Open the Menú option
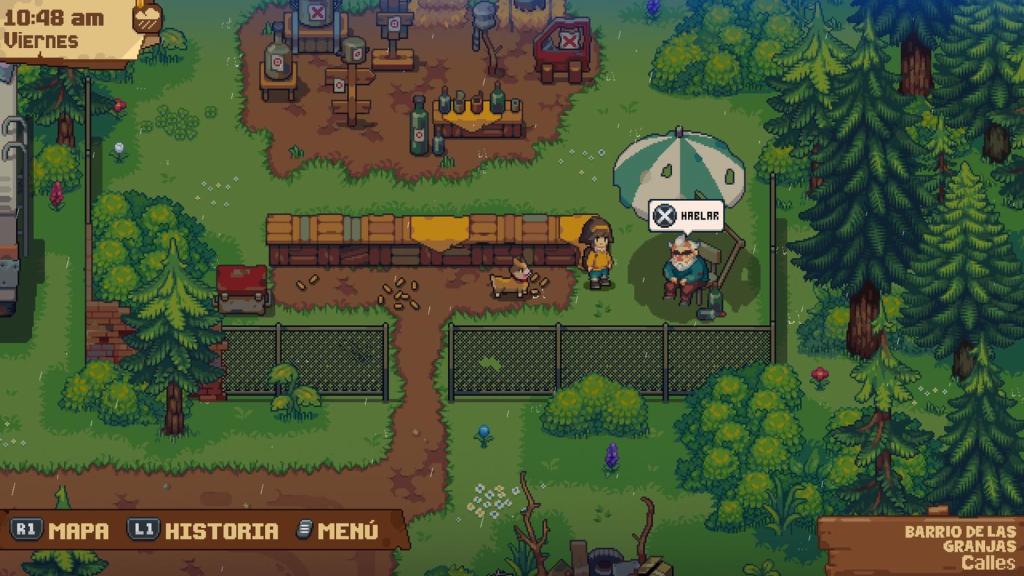 coord(337,530)
